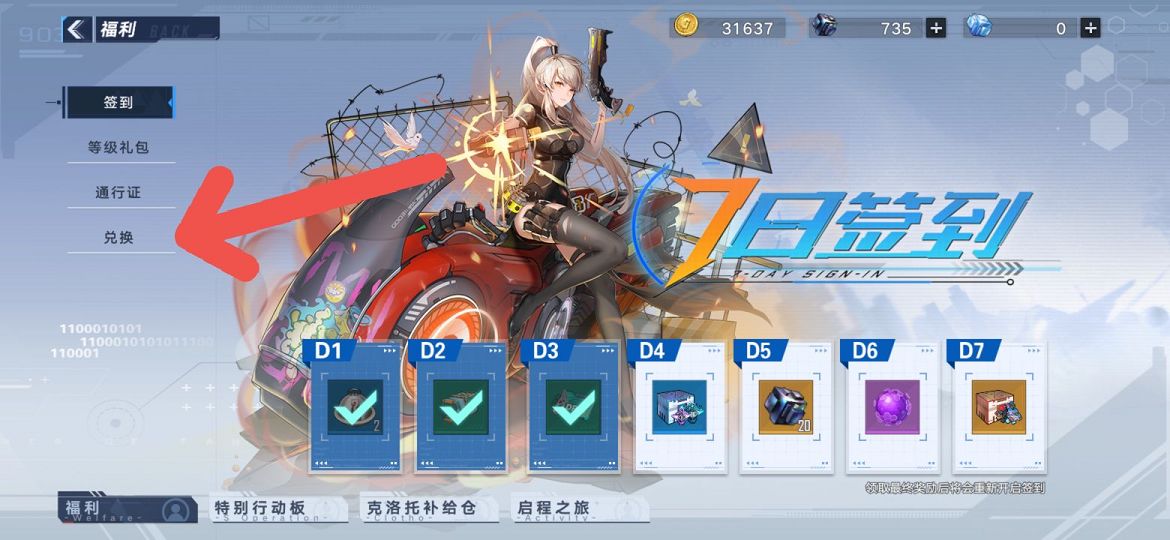Viewport: 1170px width, 540px height.
Task: Open the 特别行动板 bottom tab
Action: coord(270,509)
